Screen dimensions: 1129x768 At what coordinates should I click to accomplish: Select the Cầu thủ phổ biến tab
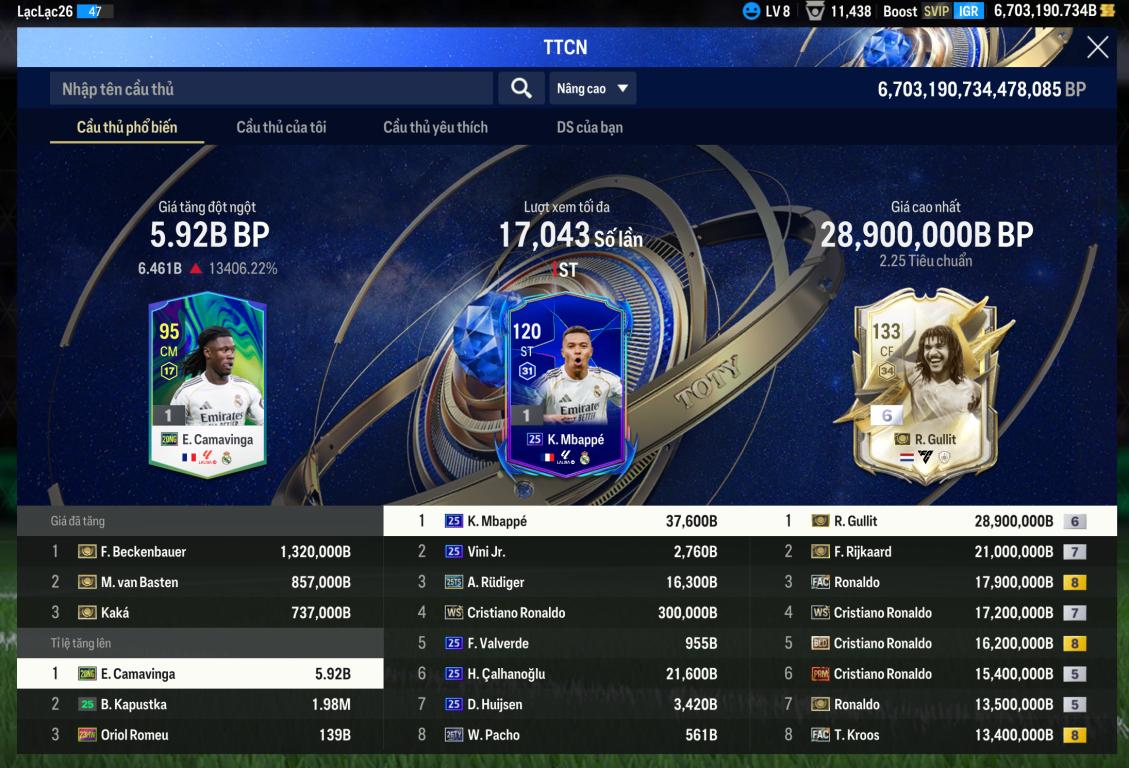[127, 127]
